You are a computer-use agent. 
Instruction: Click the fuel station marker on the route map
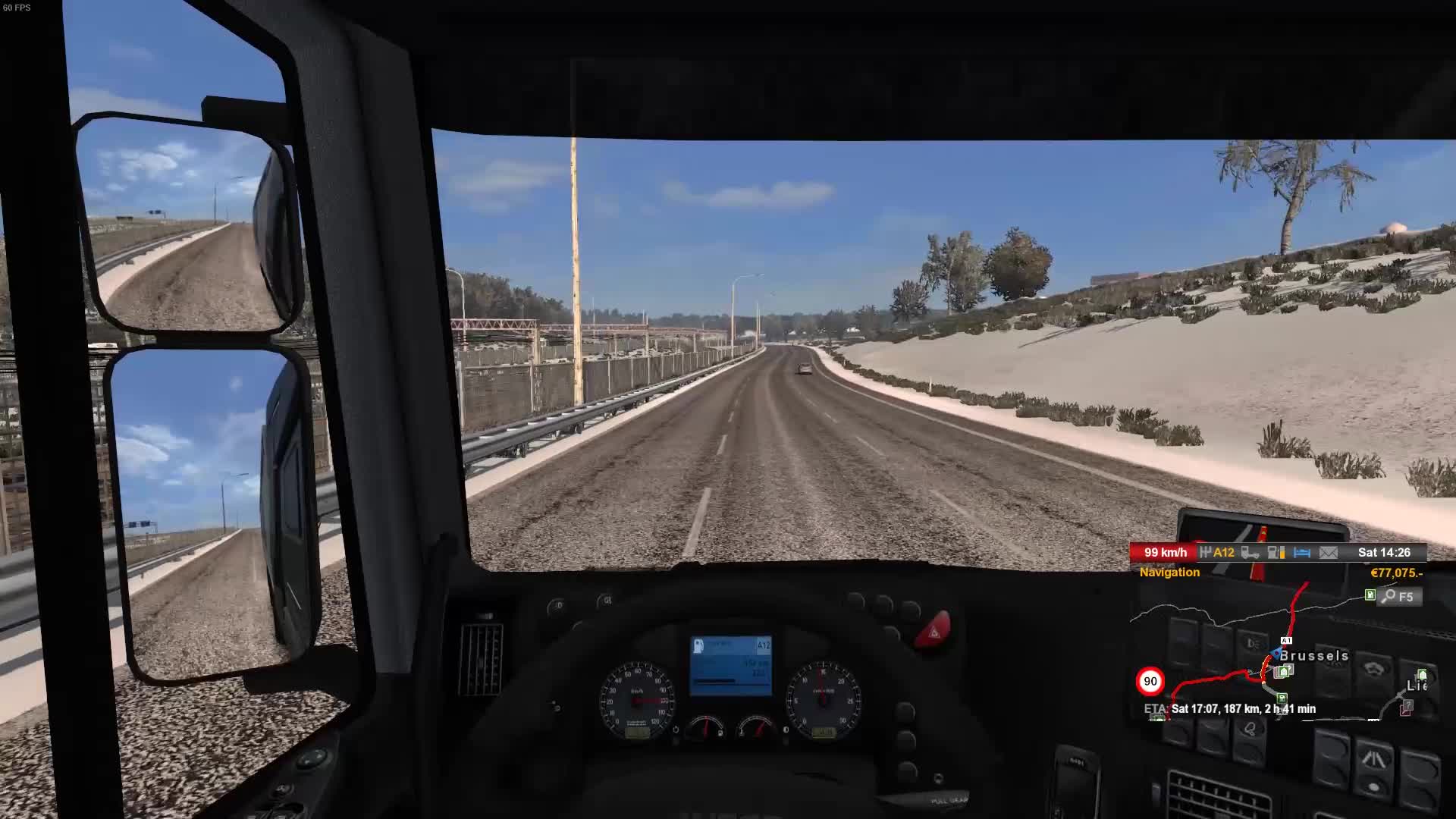(1281, 698)
